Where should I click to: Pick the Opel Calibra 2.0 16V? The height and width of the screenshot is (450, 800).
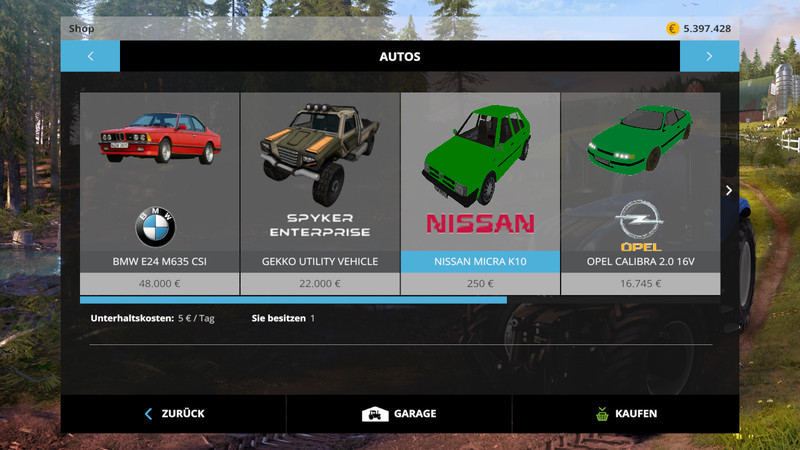click(640, 190)
